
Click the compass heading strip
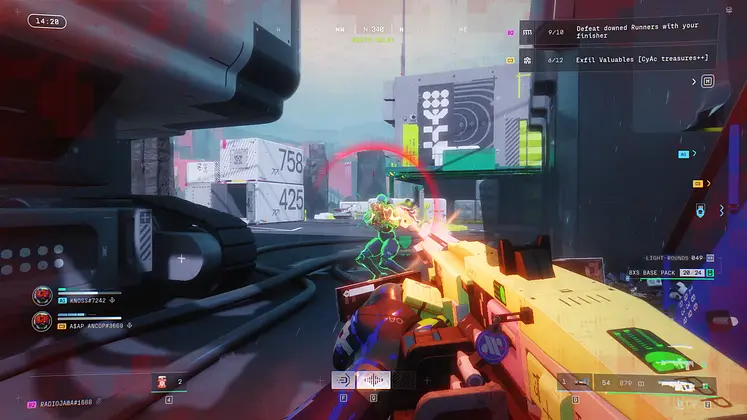[373, 31]
